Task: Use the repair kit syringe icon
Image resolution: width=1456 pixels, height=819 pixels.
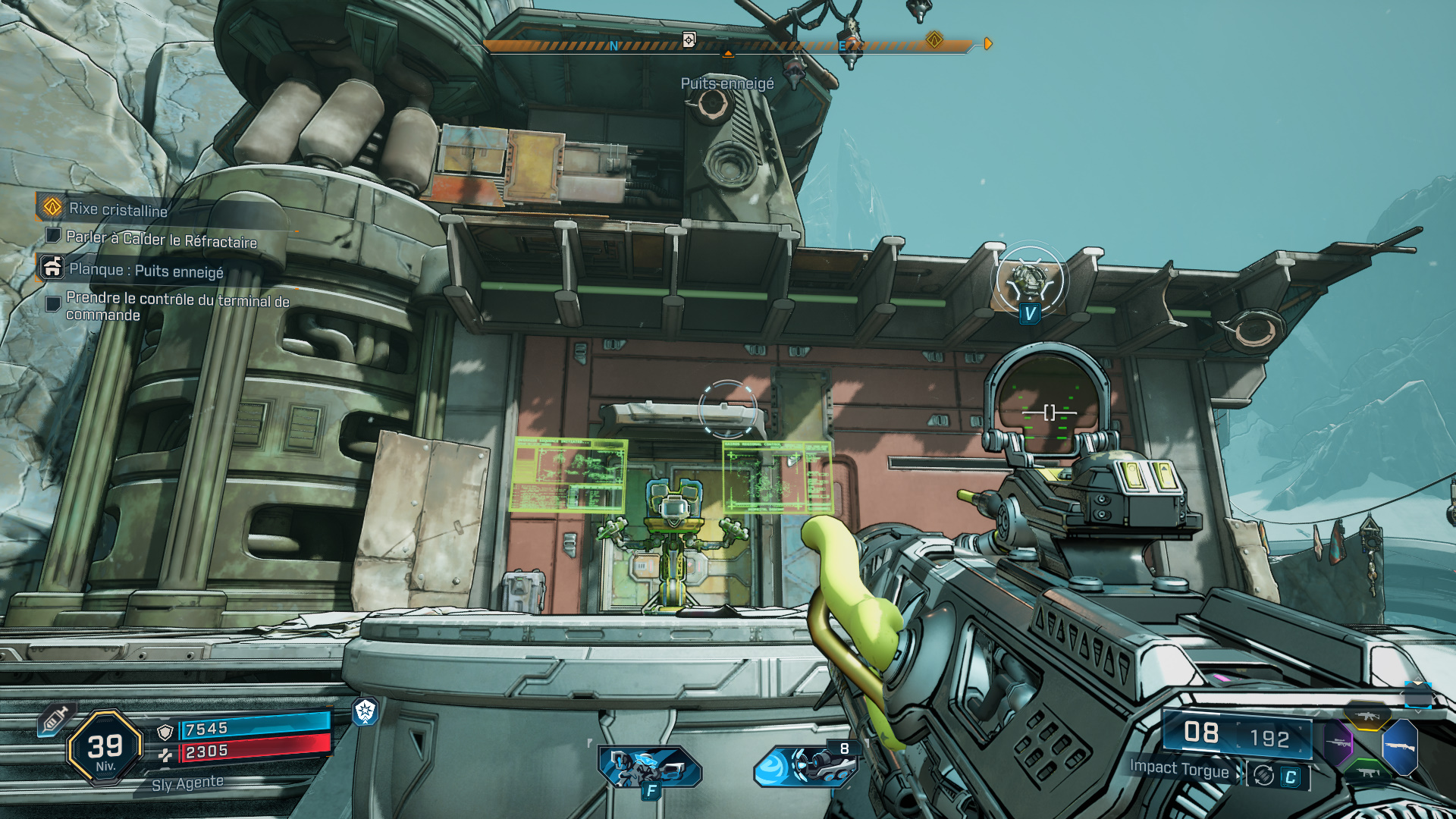Action: pos(55,720)
